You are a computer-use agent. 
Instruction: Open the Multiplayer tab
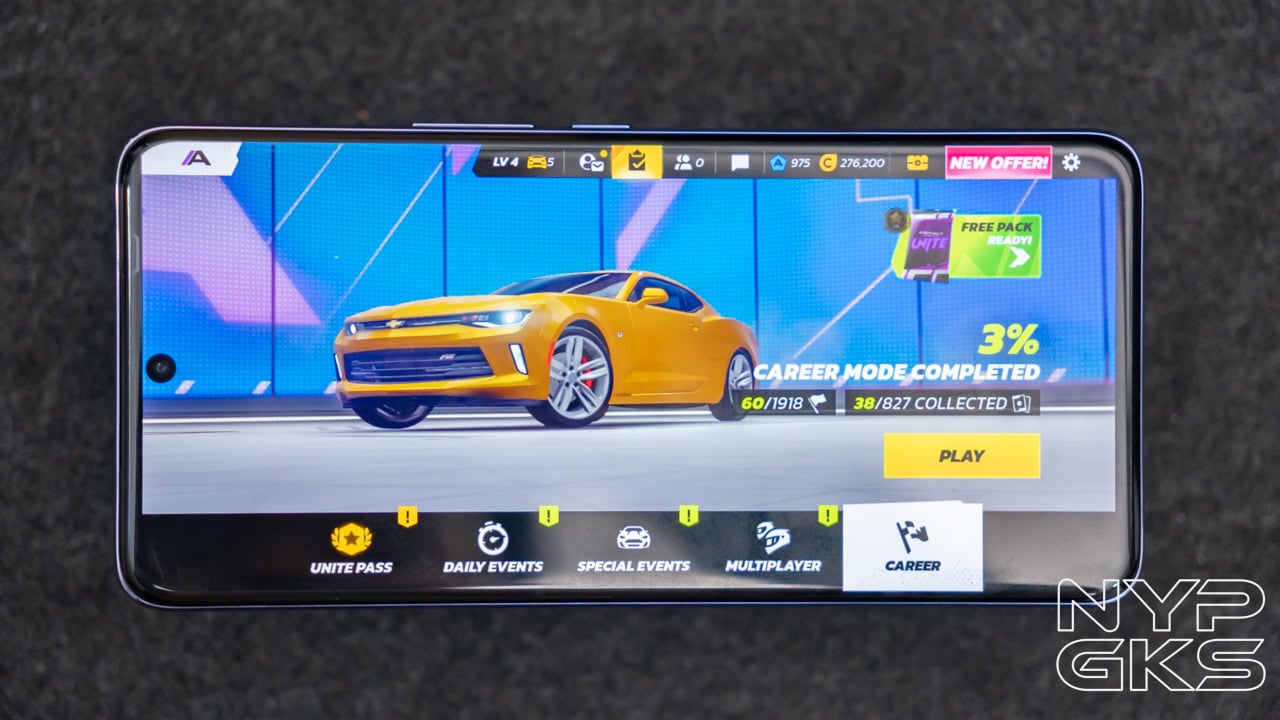point(773,547)
